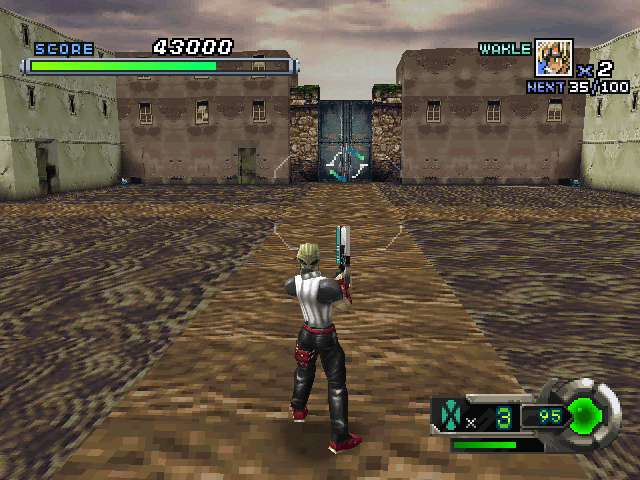
Task: Click the Wakle character portrait
Action: tap(553, 58)
